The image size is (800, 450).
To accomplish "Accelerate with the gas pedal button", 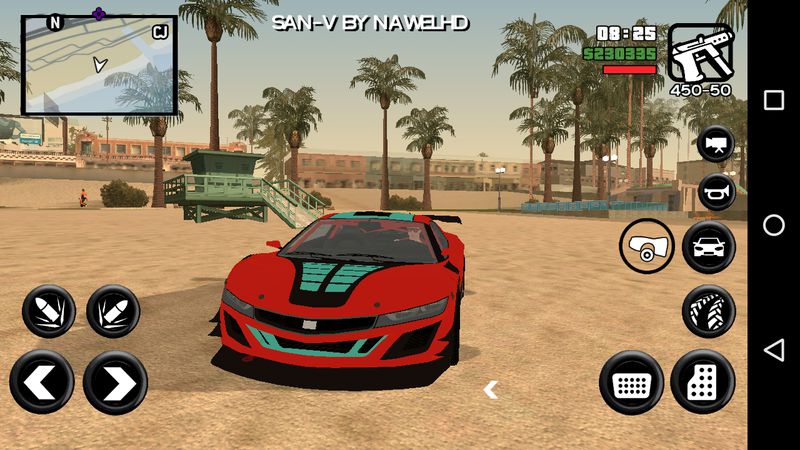I will 703,381.
